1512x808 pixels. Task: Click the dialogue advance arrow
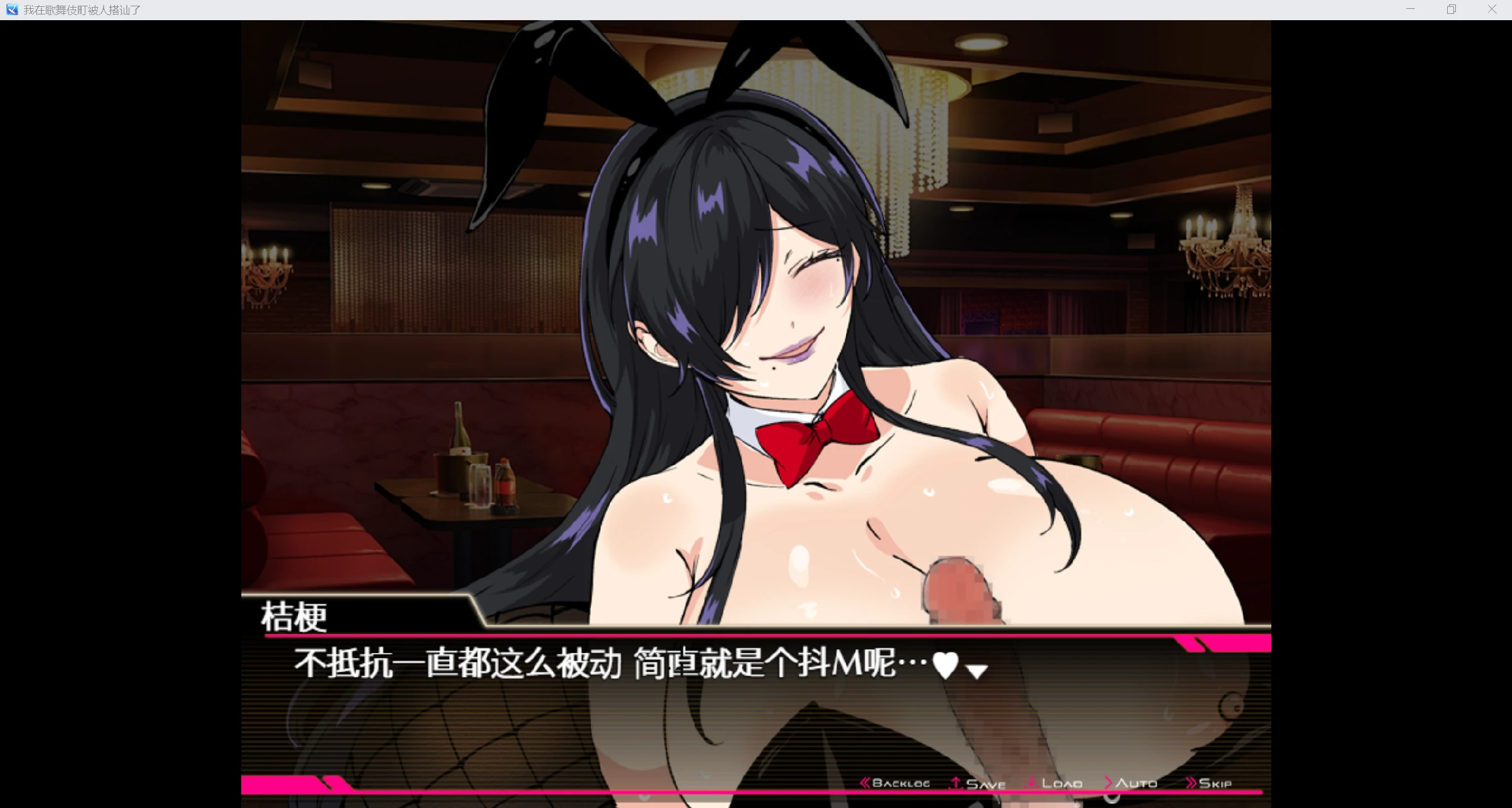coord(976,672)
